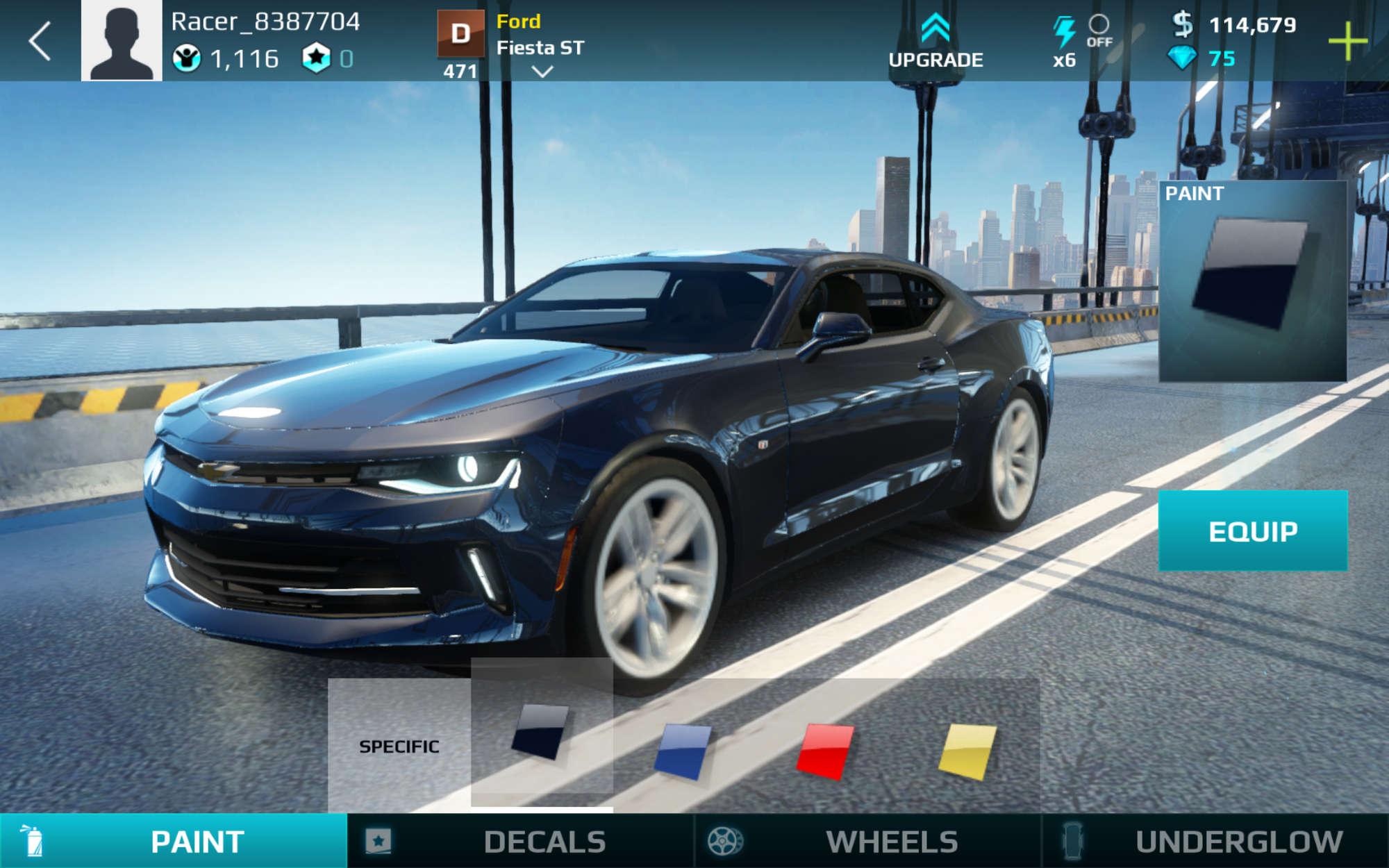Expand the Ford Fiesta ST car dropdown
Screen dimensions: 1389x868
[542, 71]
